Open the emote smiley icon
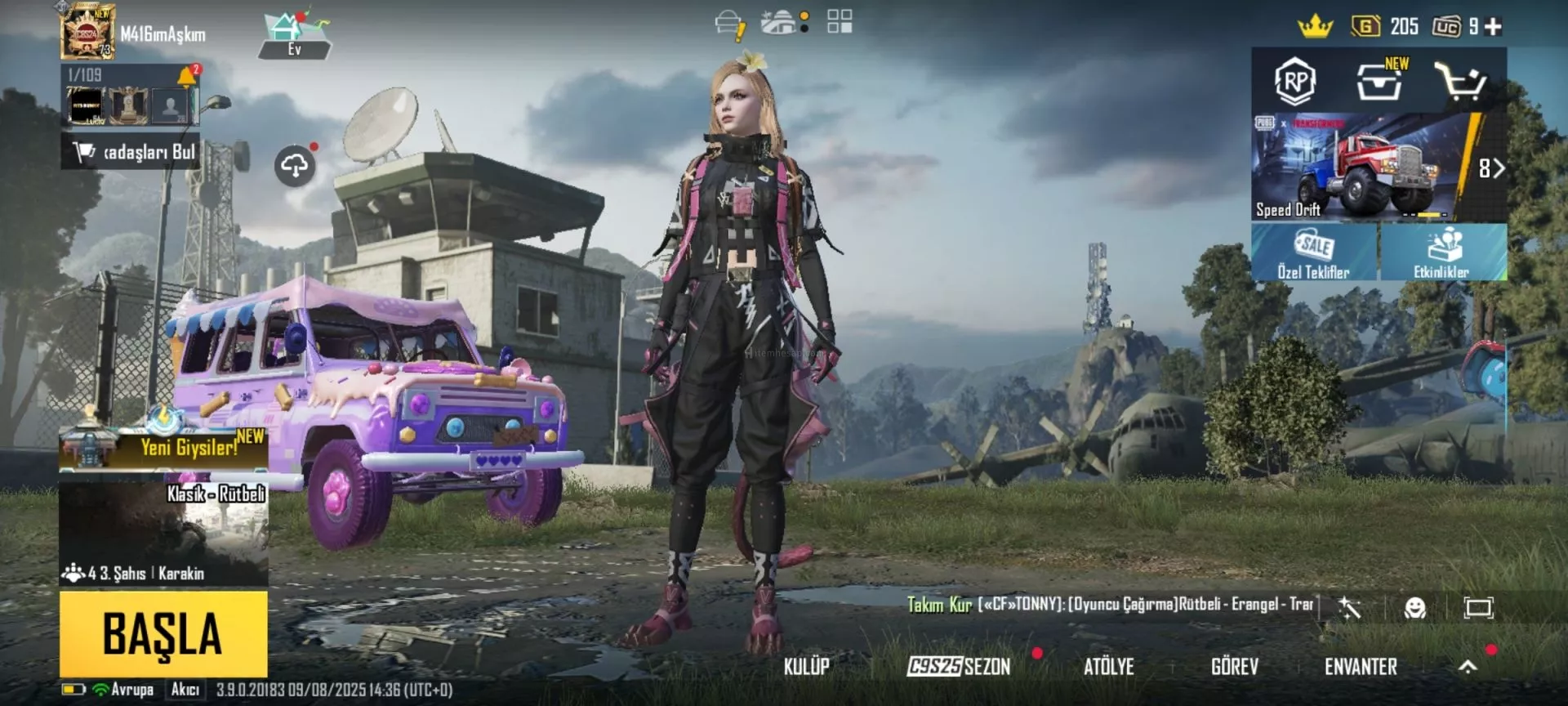 click(1414, 607)
